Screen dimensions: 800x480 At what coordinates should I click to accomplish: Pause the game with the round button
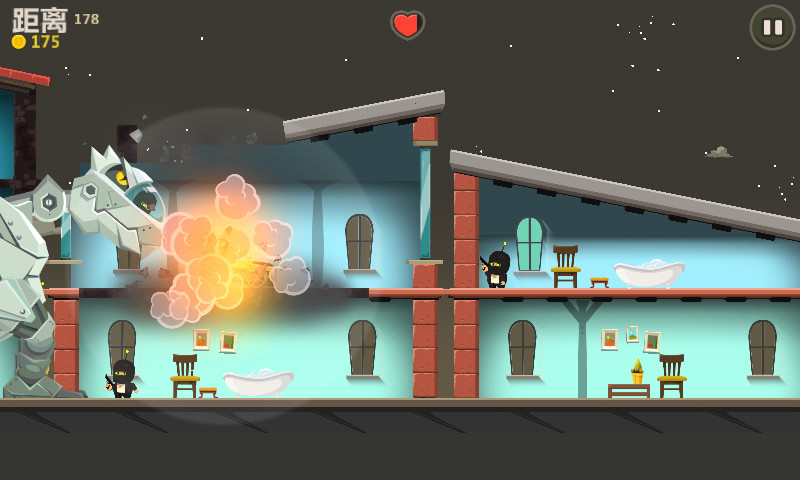(772, 27)
